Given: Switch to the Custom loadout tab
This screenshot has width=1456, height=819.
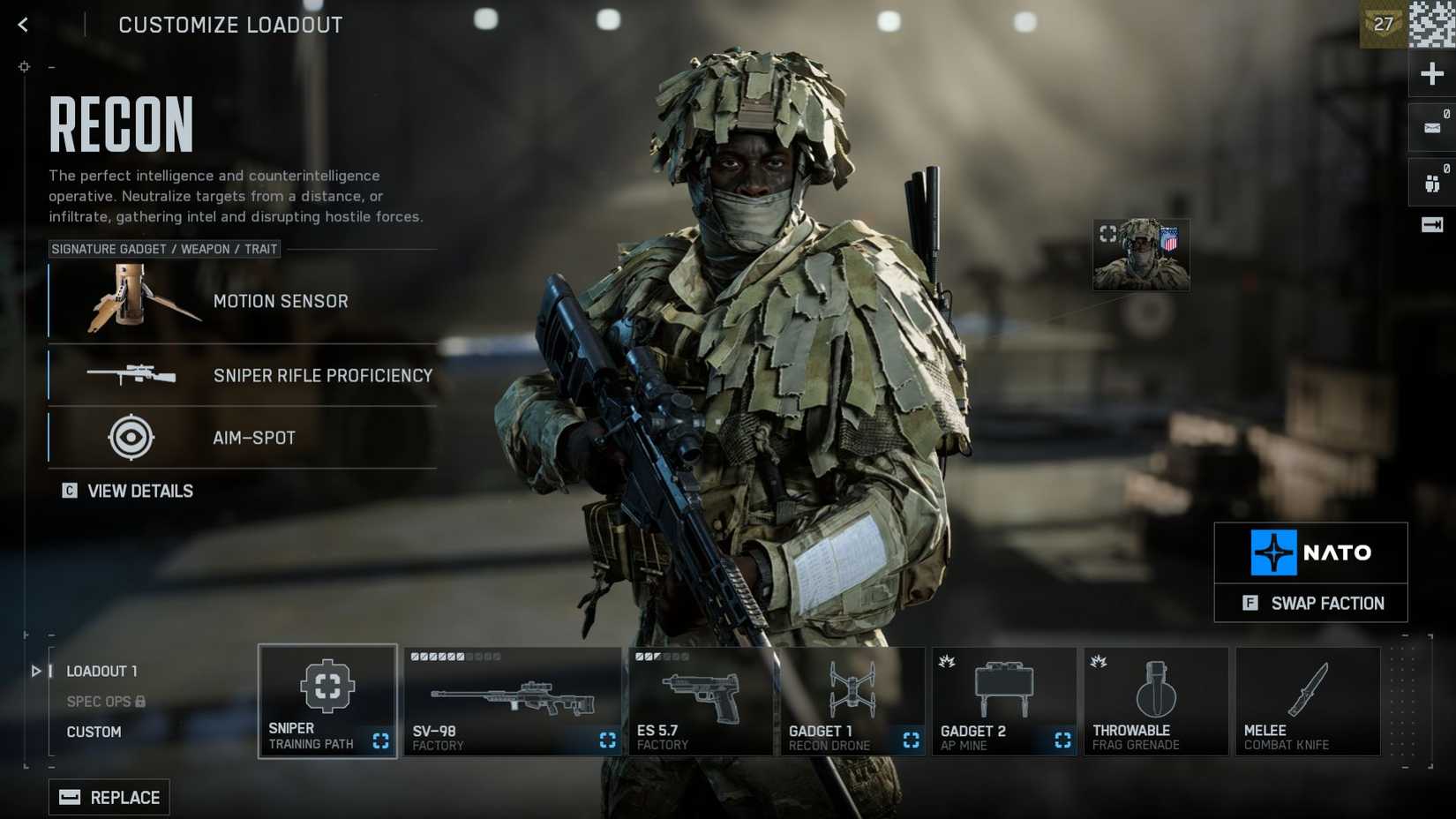Looking at the screenshot, I should pyautogui.click(x=94, y=731).
